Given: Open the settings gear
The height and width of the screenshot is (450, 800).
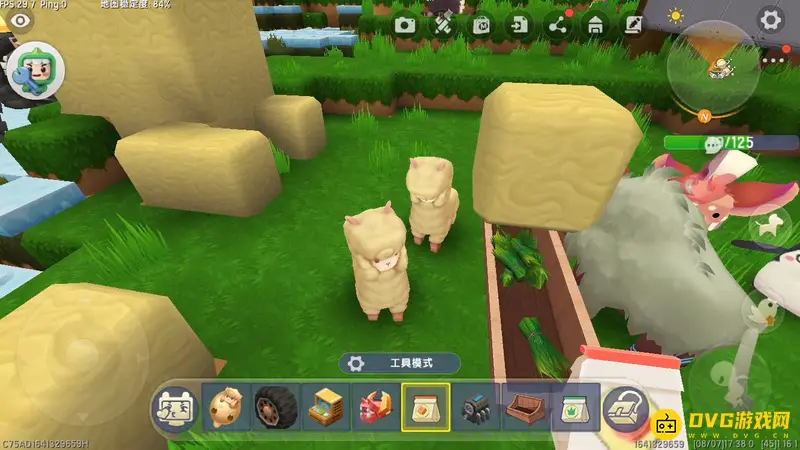Looking at the screenshot, I should 769,19.
